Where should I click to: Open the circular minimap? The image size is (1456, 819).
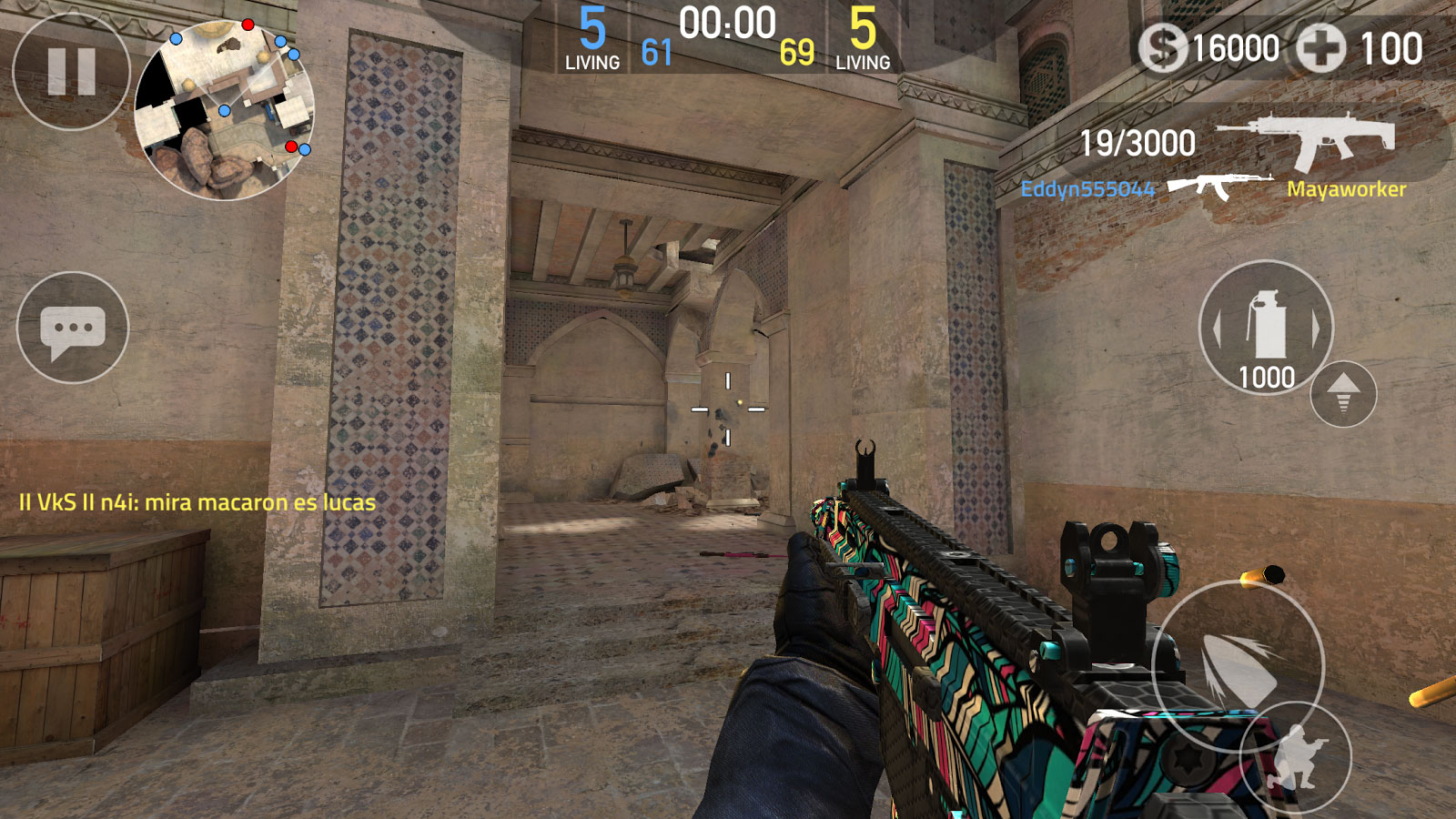[225, 109]
